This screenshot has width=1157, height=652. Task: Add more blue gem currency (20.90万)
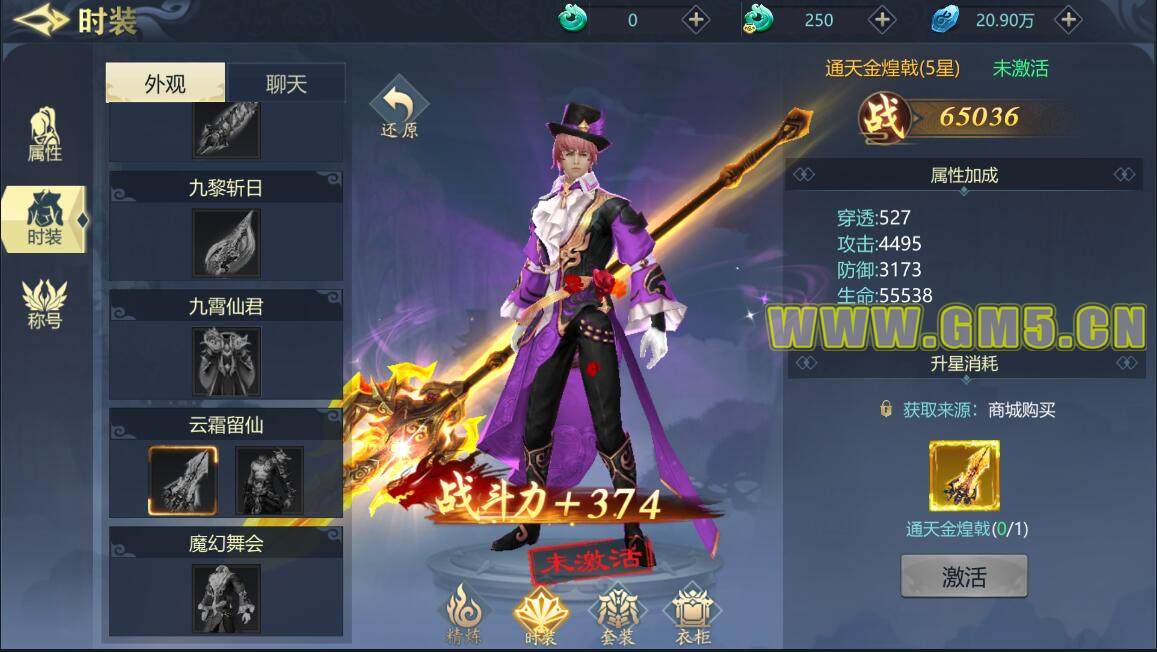pyautogui.click(x=1068, y=19)
